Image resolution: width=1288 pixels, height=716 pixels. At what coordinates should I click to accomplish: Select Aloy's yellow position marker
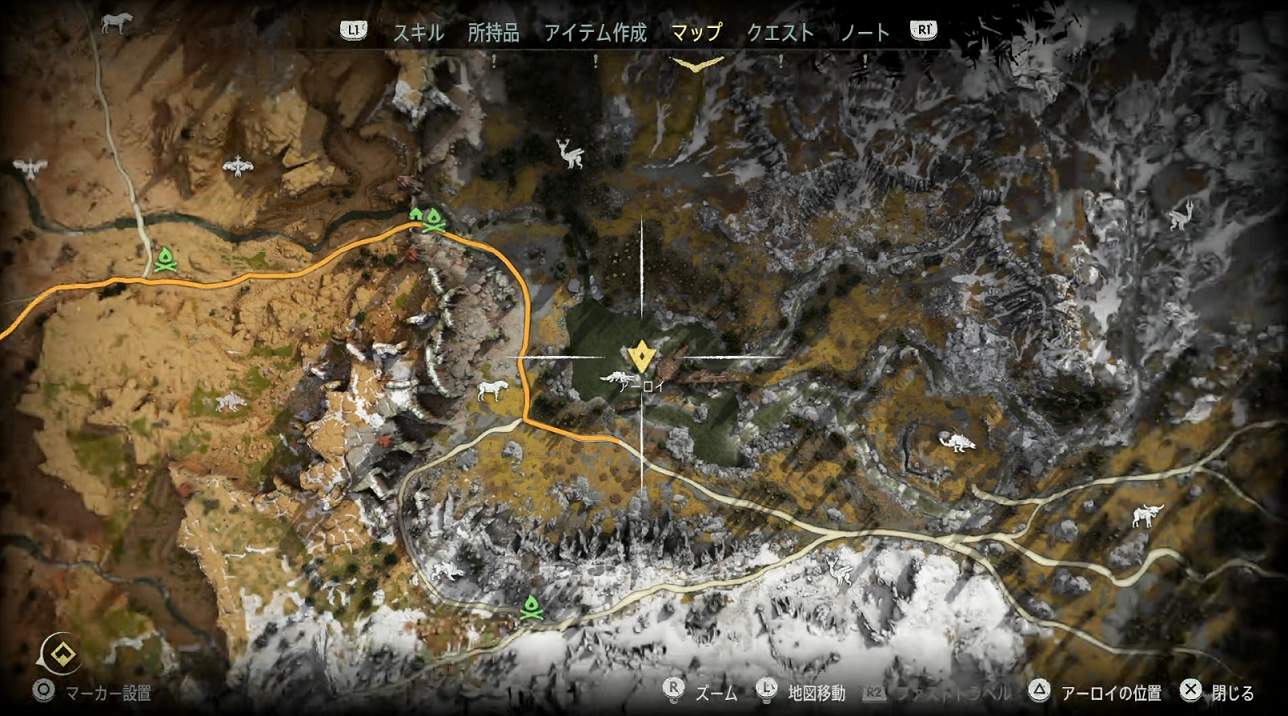pyautogui.click(x=641, y=354)
